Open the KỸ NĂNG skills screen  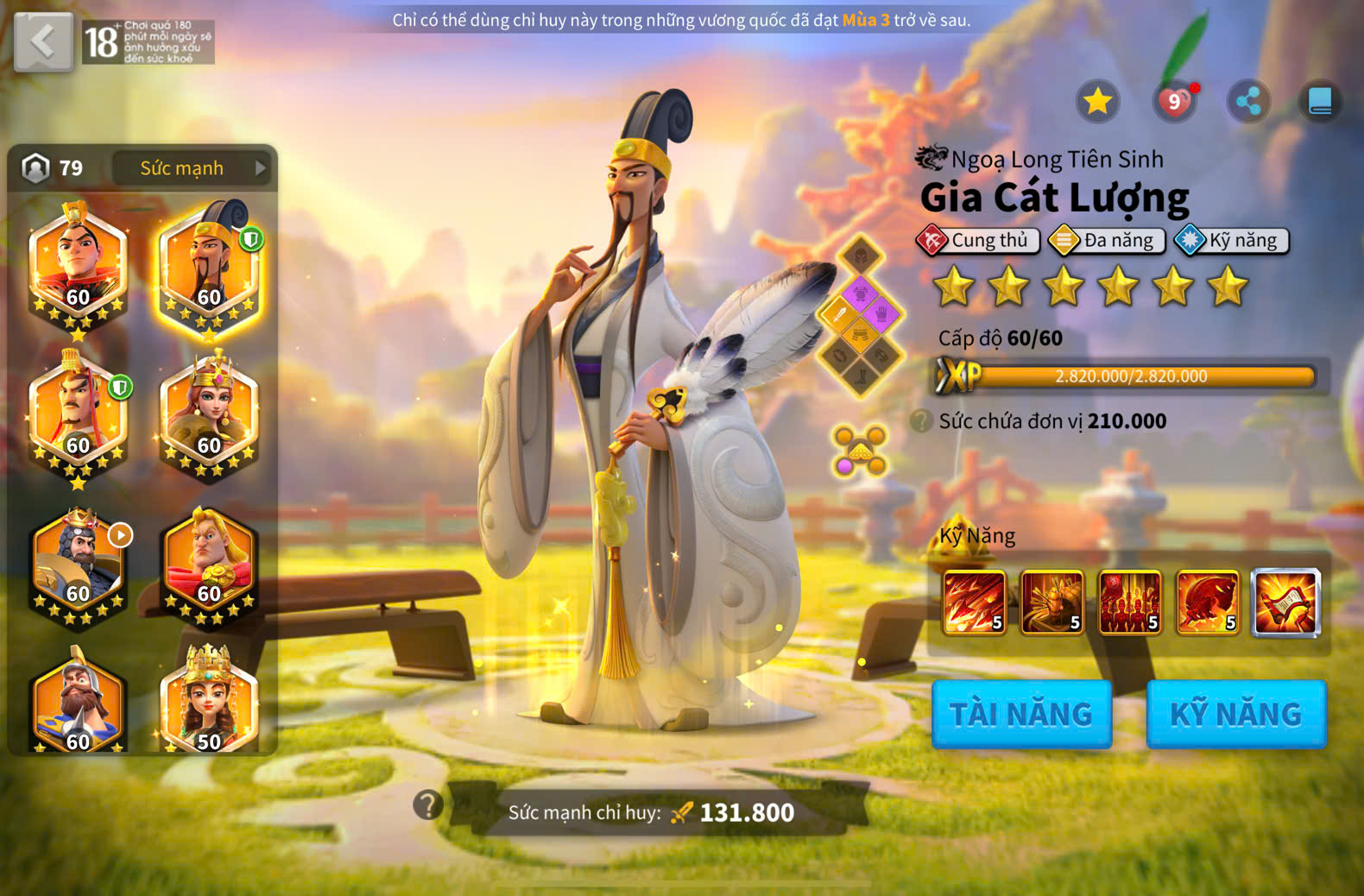pos(1235,714)
